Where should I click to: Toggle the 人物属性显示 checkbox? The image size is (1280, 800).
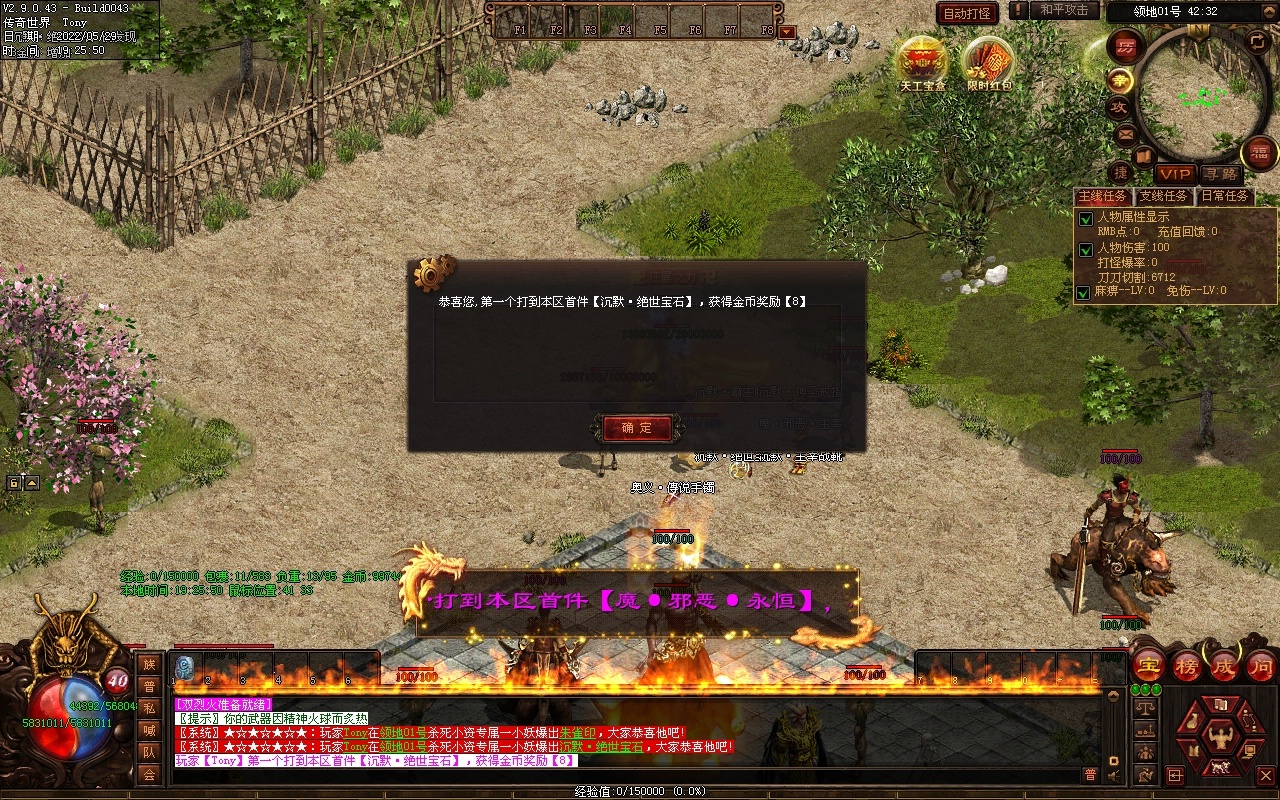1084,219
